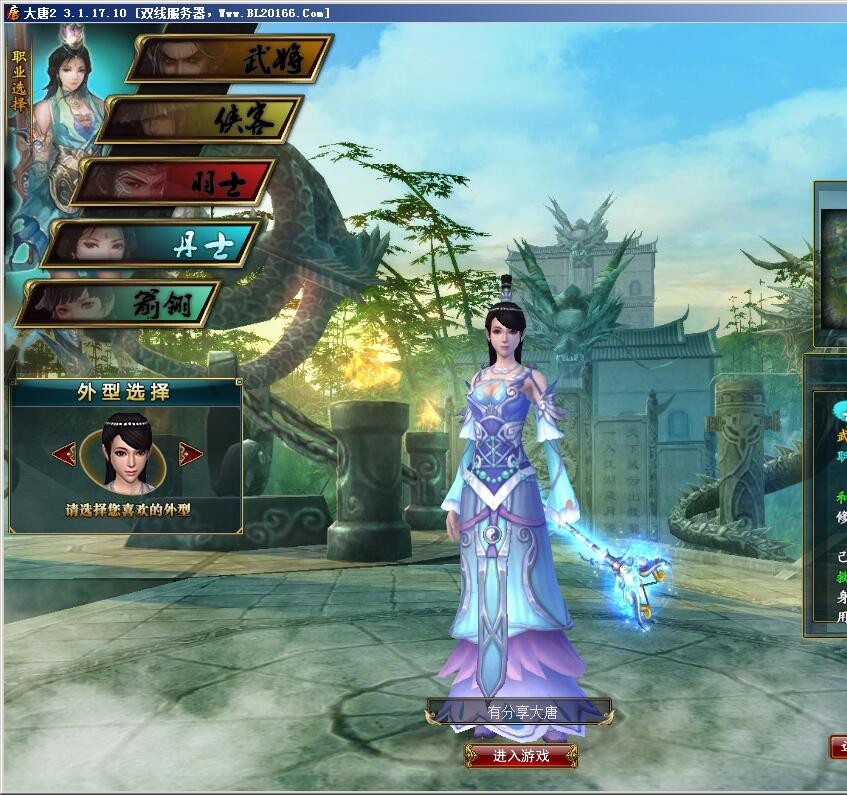The height and width of the screenshot is (795, 847).
Task: Enter the game with 进入游戏
Action: pyautogui.click(x=521, y=756)
